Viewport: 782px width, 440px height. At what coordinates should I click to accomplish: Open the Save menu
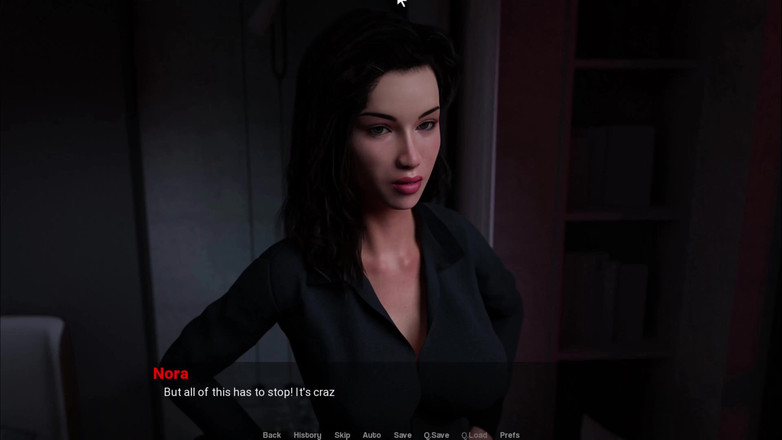click(402, 435)
